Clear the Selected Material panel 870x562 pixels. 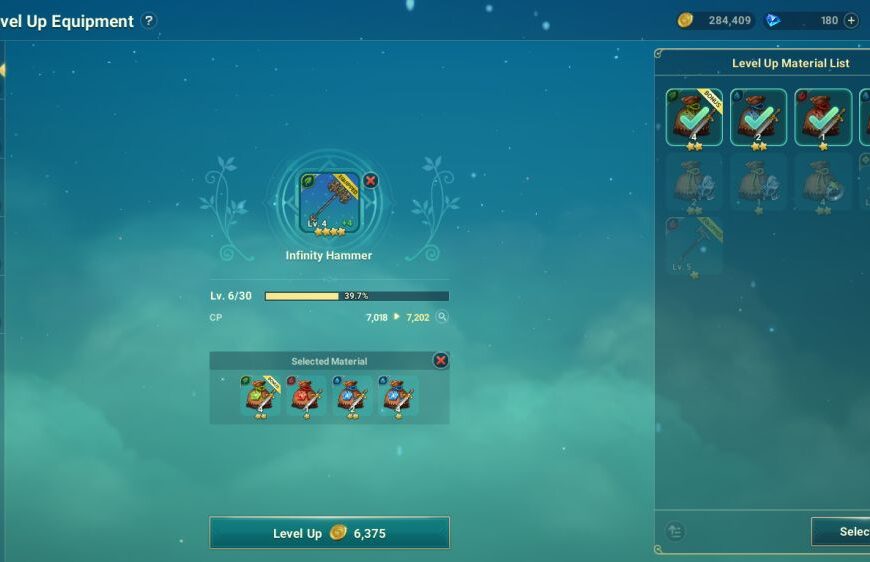coord(440,360)
